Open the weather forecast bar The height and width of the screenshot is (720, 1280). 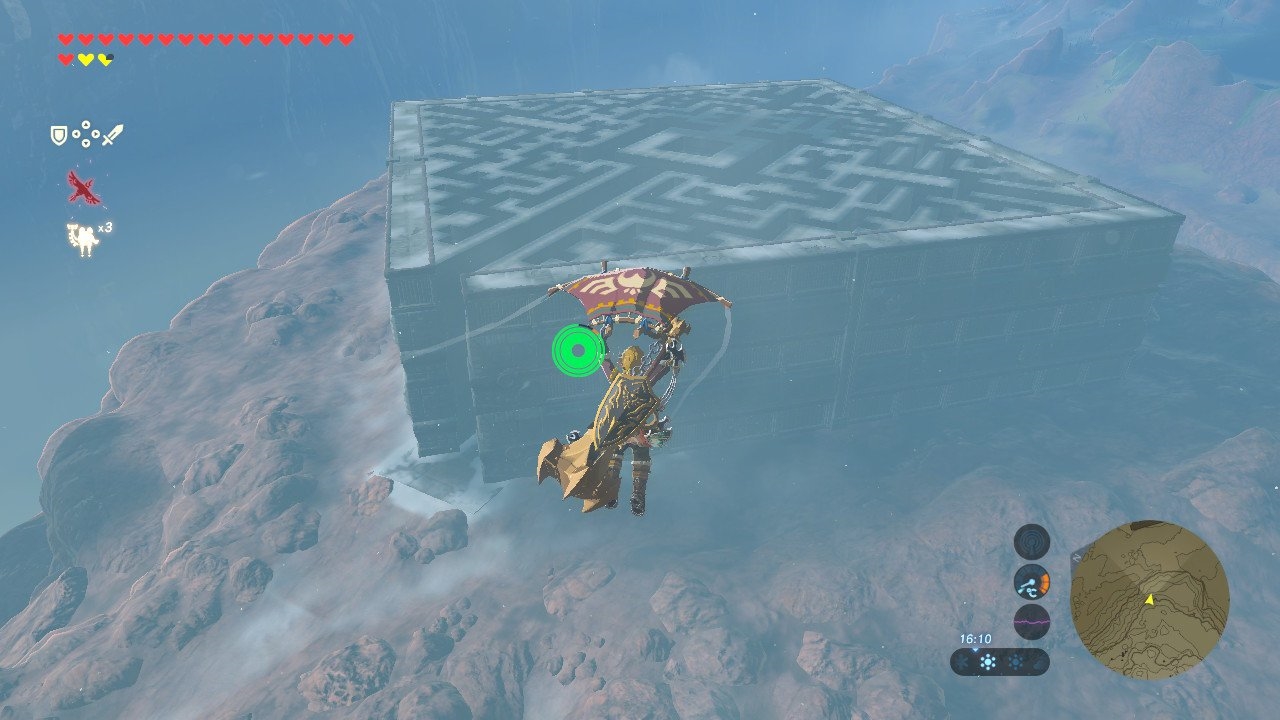point(999,662)
